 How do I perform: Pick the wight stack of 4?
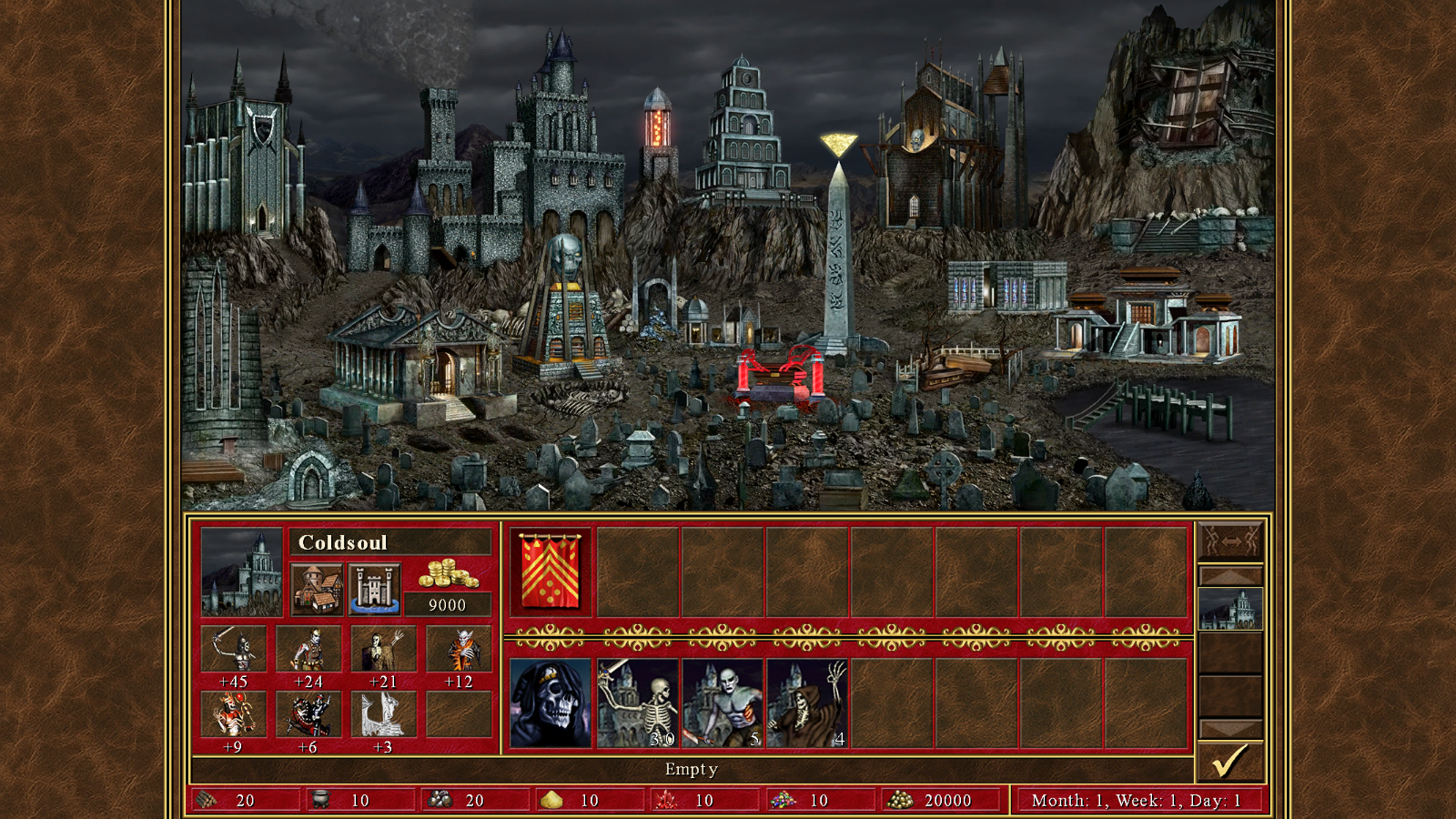click(x=807, y=703)
